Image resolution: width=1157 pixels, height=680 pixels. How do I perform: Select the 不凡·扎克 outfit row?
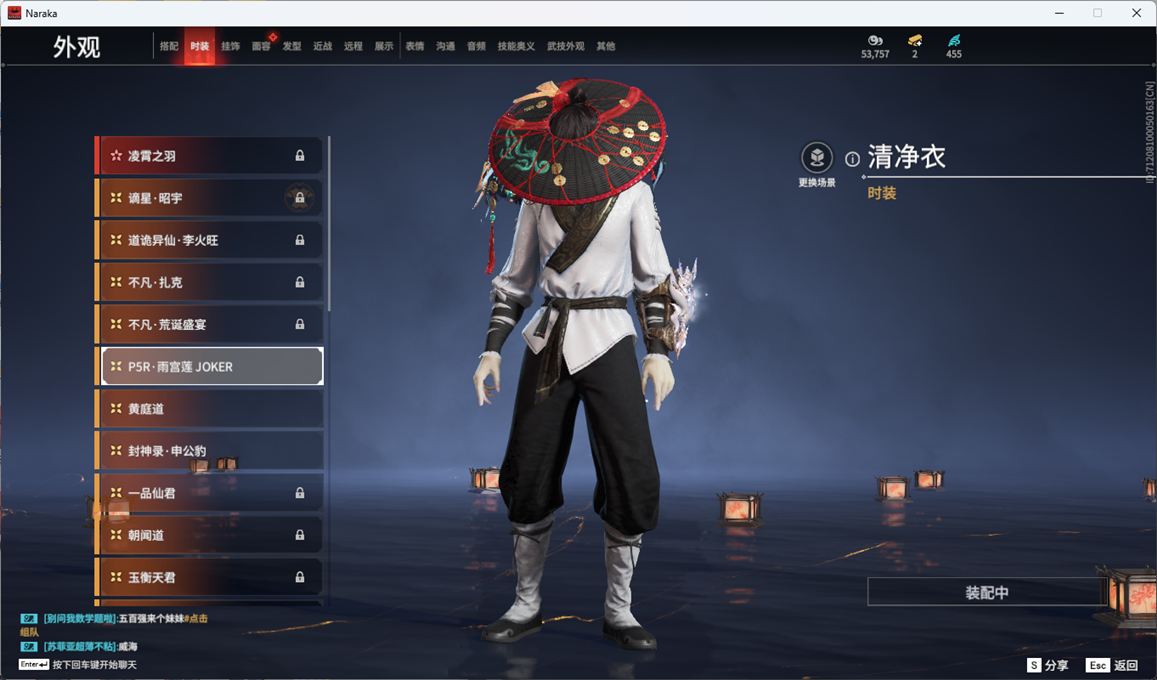pyautogui.click(x=210, y=282)
